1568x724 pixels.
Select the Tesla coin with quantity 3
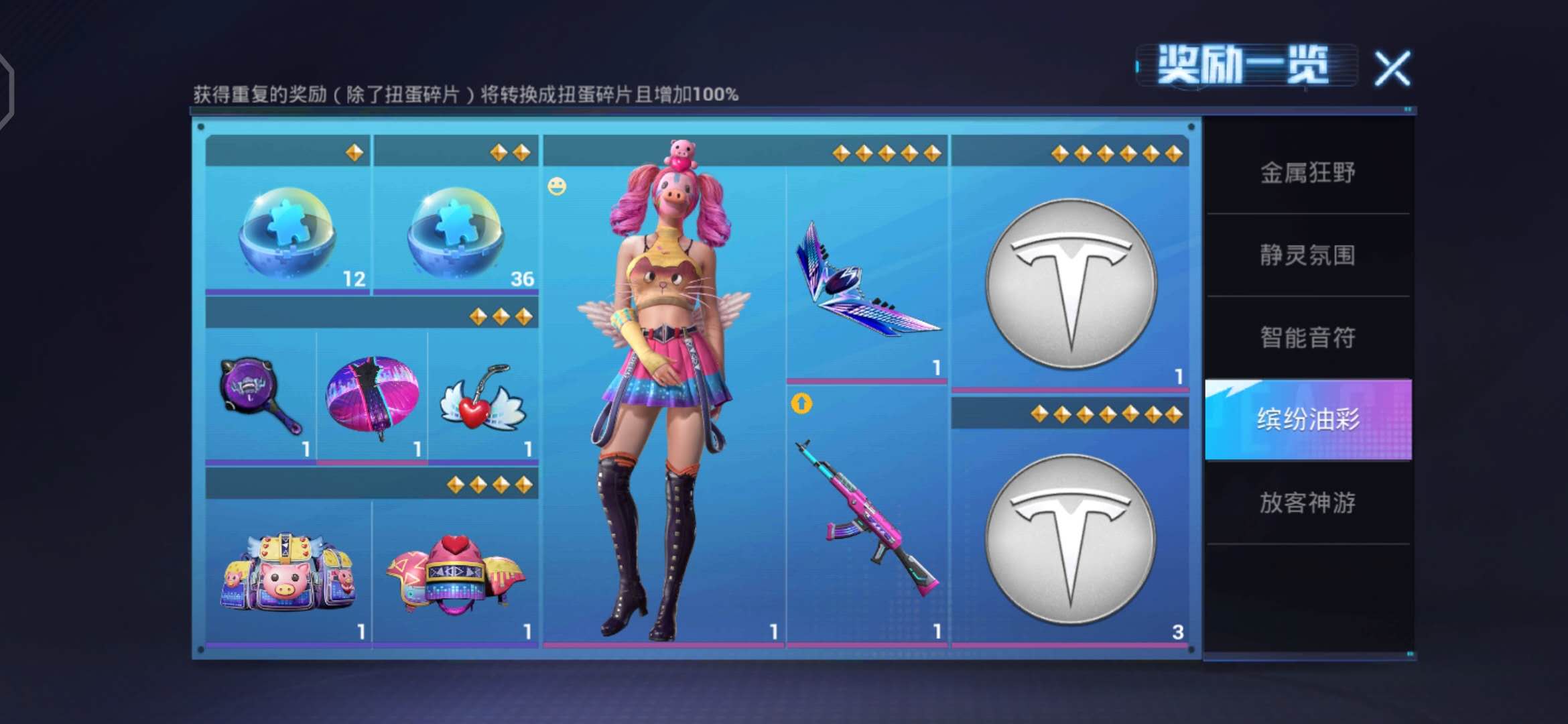point(1070,538)
